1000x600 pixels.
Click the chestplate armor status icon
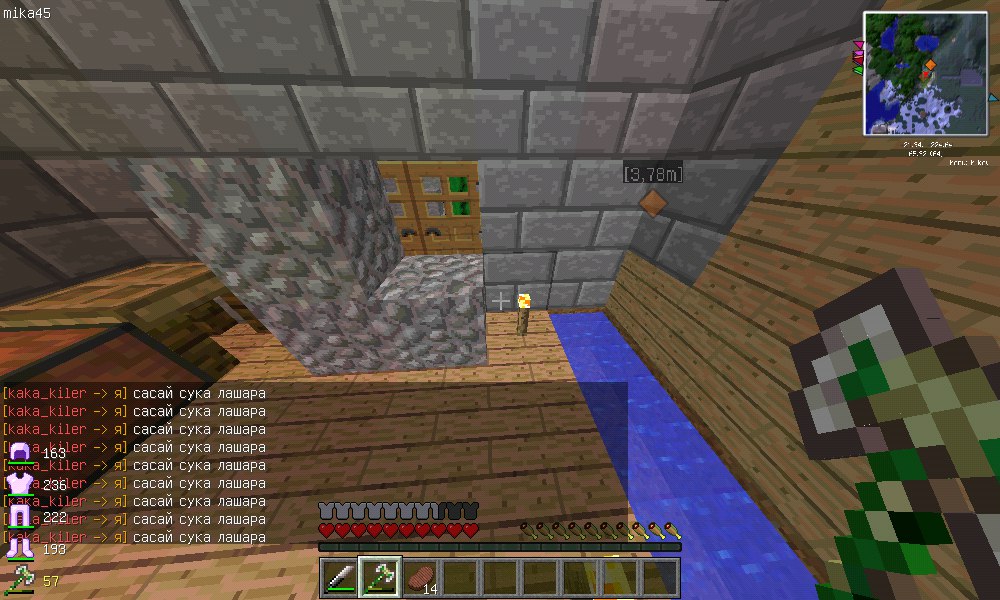19,487
